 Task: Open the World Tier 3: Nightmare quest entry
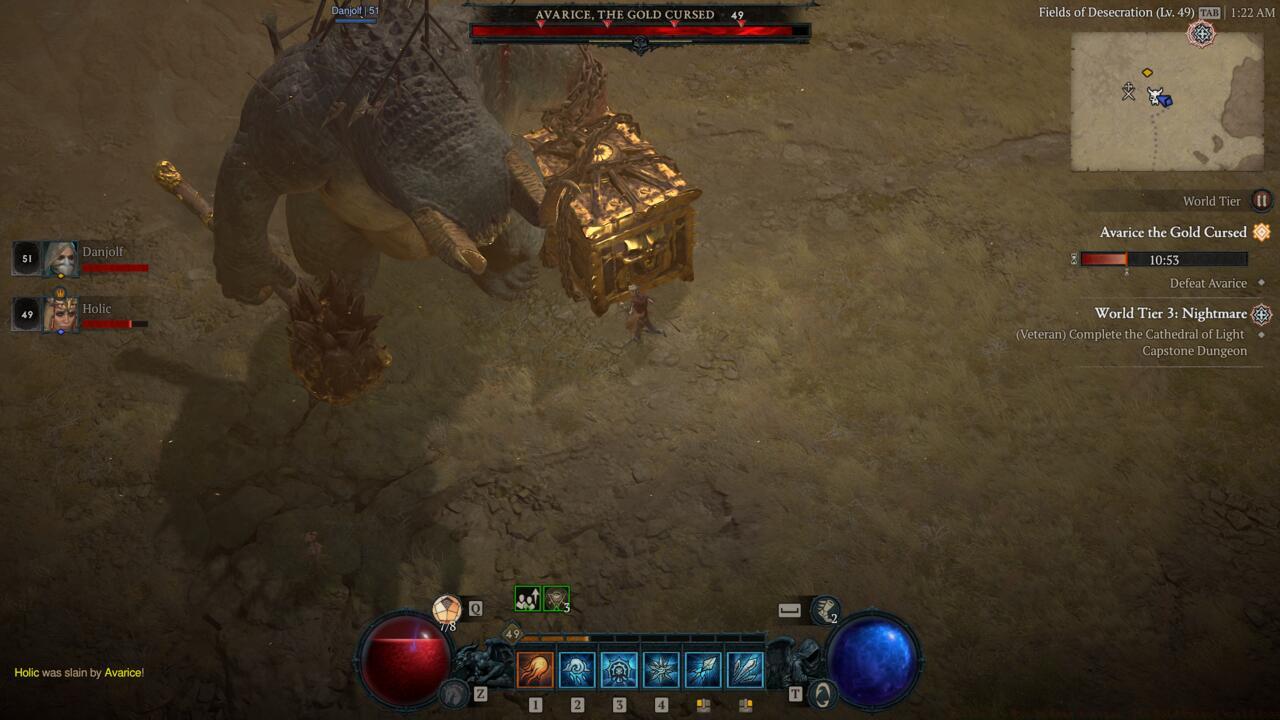pos(1170,313)
